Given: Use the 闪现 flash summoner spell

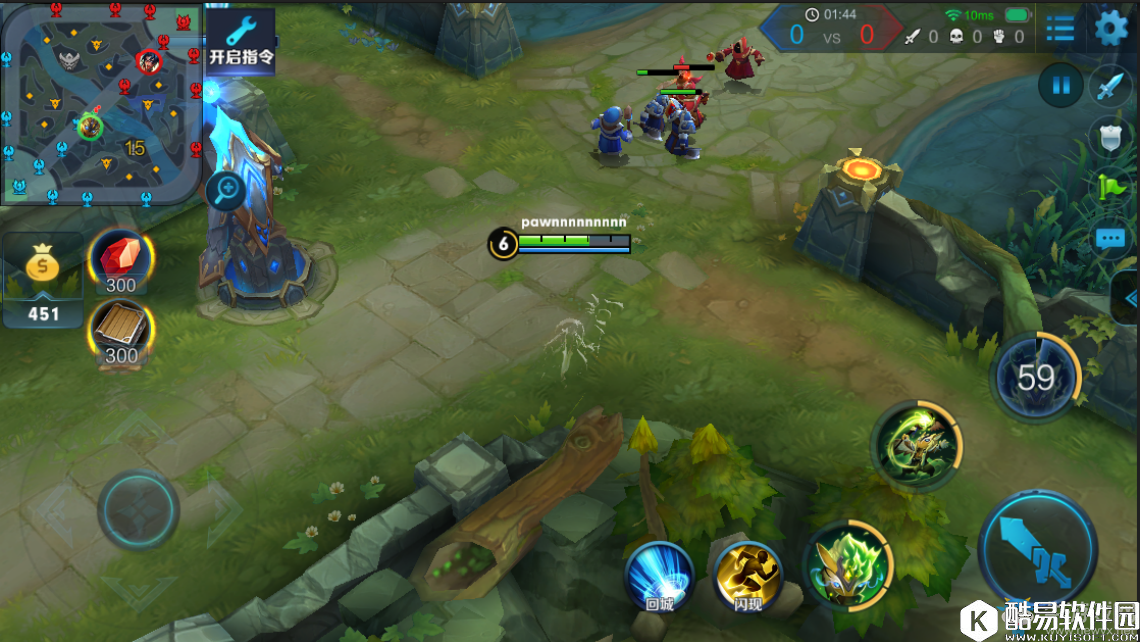Looking at the screenshot, I should tap(749, 576).
